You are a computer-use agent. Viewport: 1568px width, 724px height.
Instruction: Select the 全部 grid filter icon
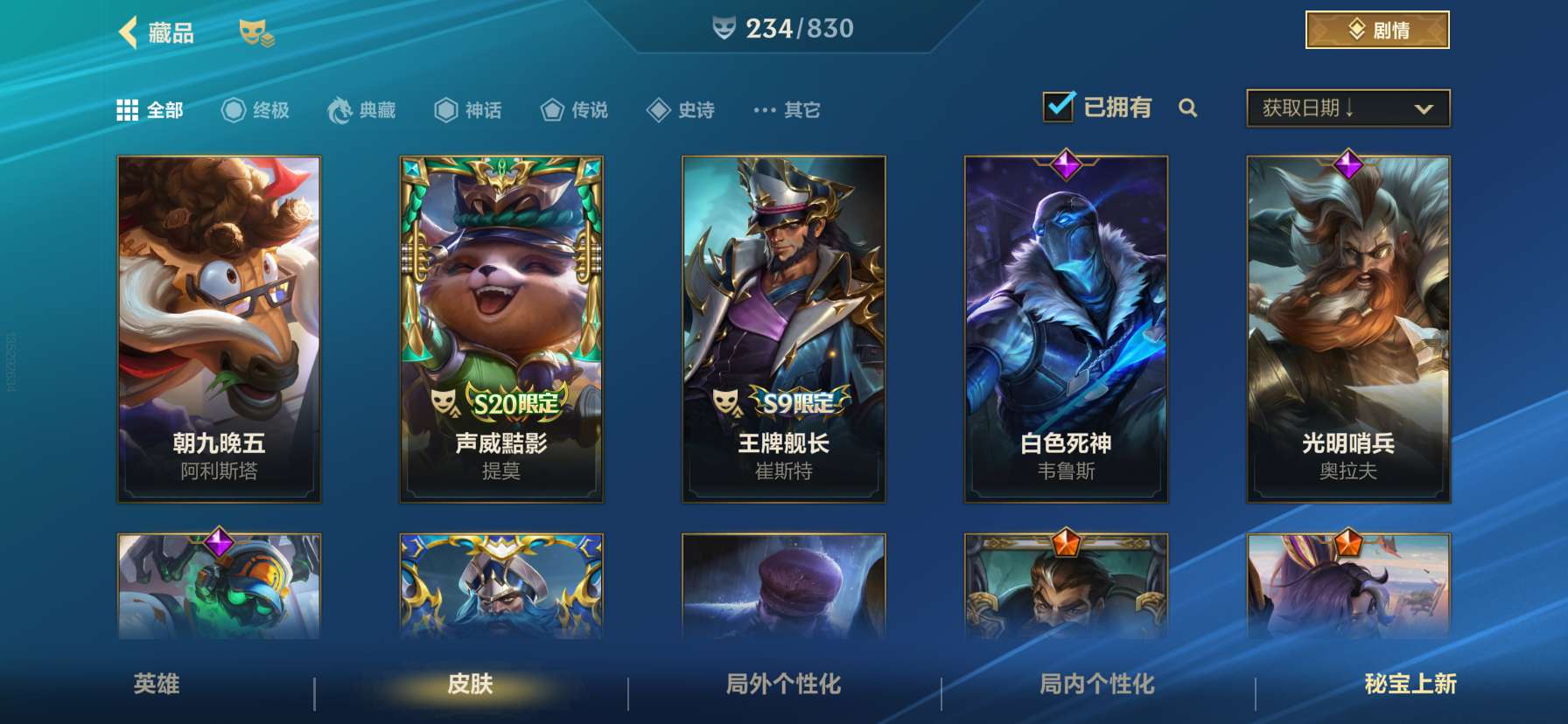point(128,109)
